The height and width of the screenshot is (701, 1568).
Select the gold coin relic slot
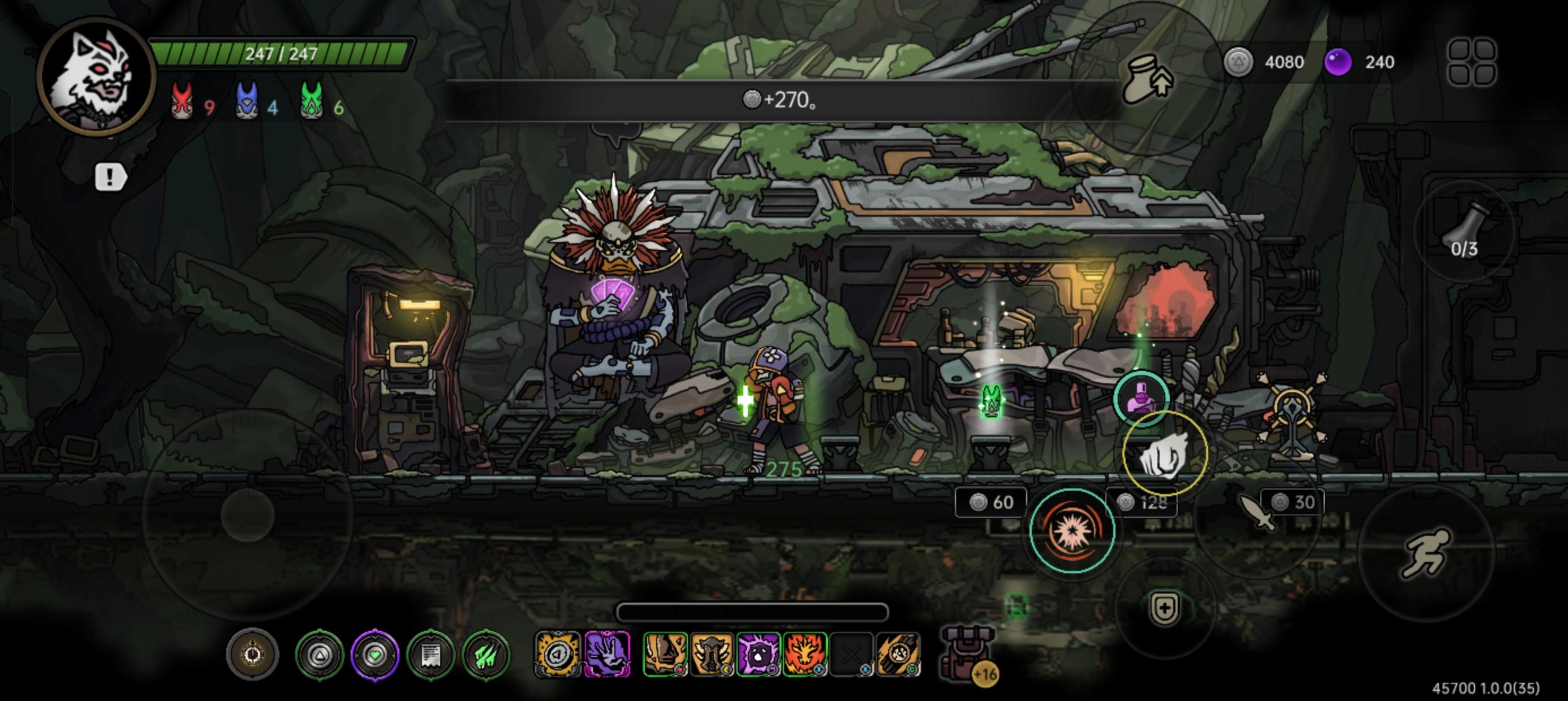[x=558, y=655]
